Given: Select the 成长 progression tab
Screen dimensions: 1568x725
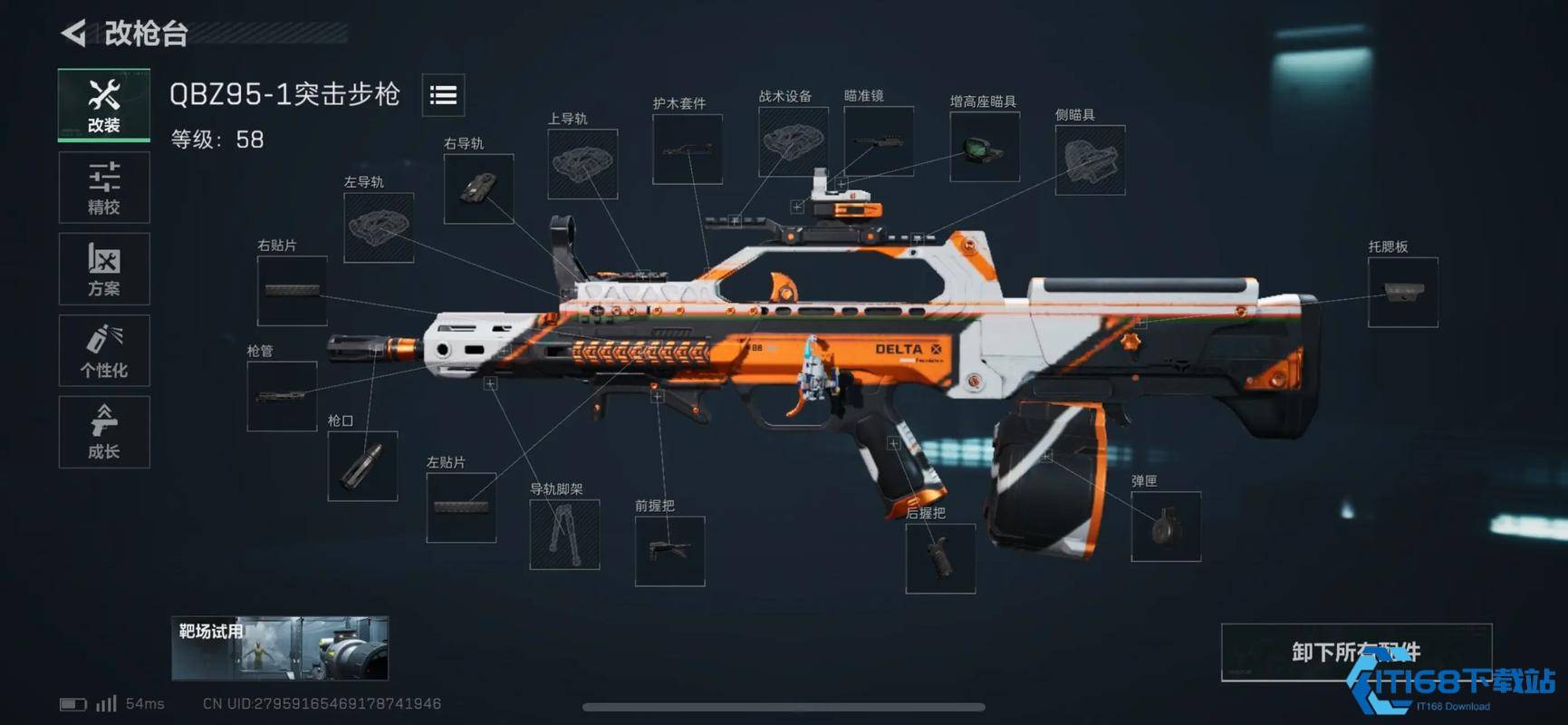Looking at the screenshot, I should pos(104,432).
